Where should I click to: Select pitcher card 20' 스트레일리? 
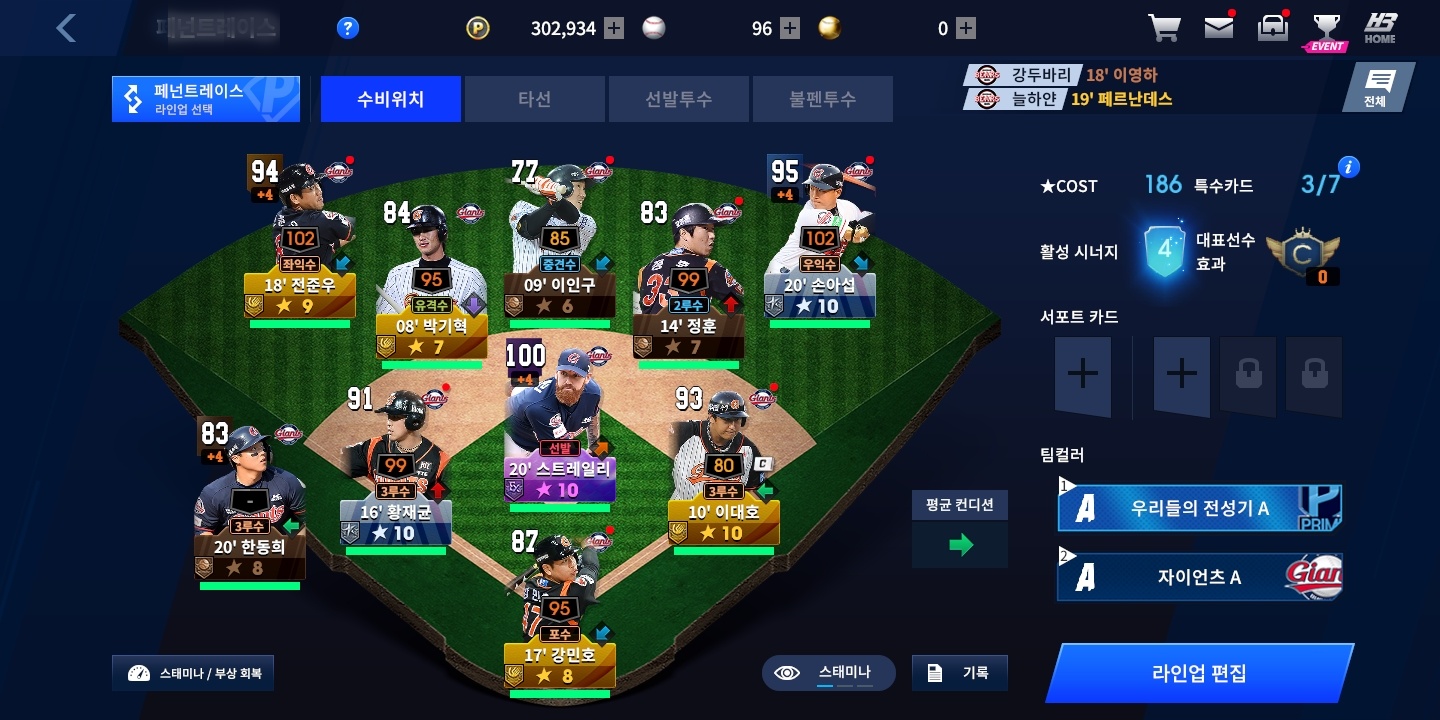click(559, 430)
